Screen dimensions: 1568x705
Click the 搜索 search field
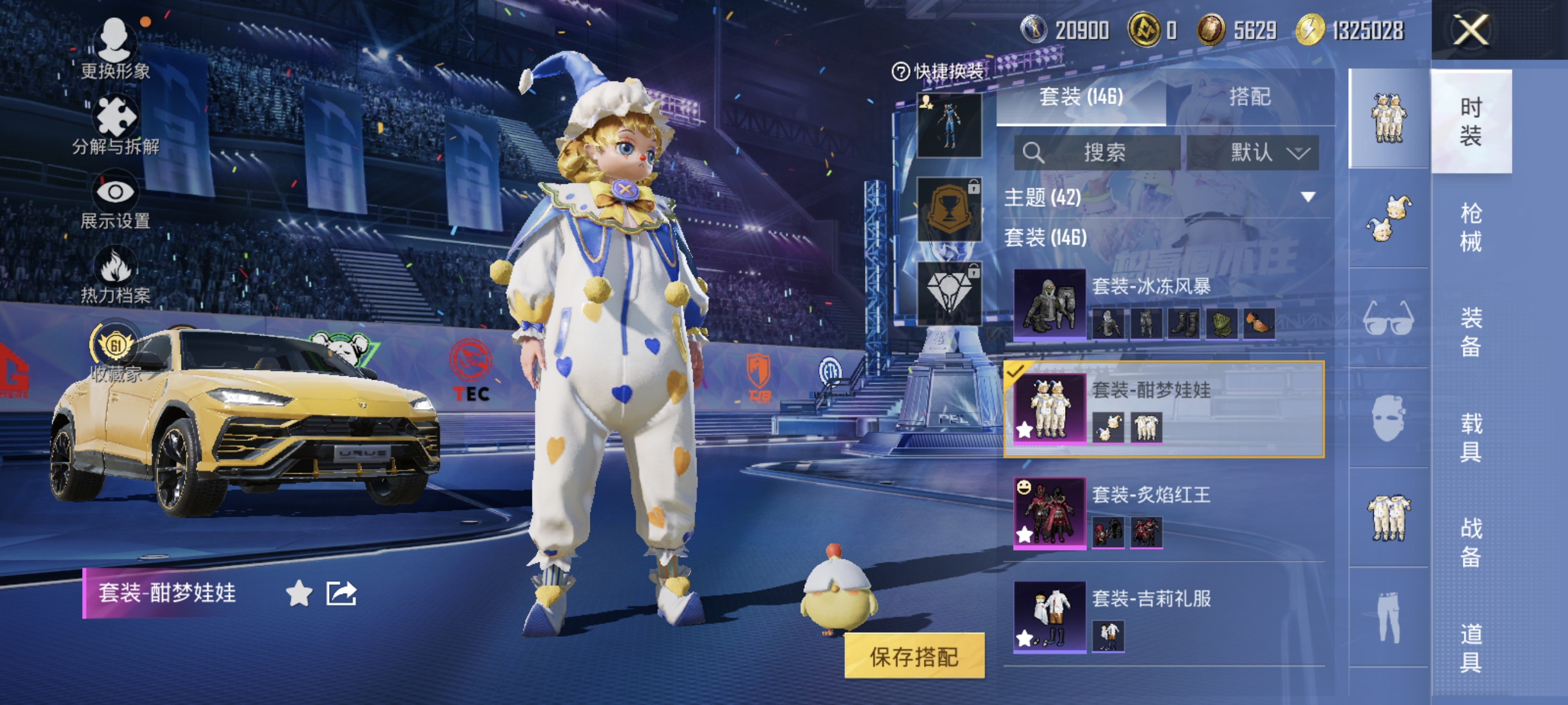coord(1097,152)
